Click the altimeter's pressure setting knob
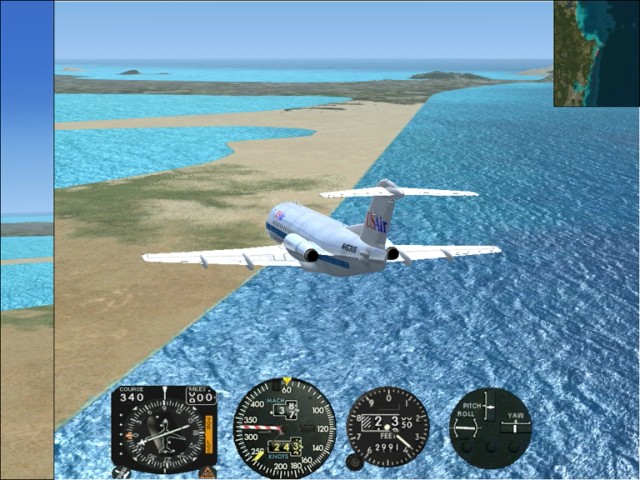The image size is (640, 480). tap(354, 462)
